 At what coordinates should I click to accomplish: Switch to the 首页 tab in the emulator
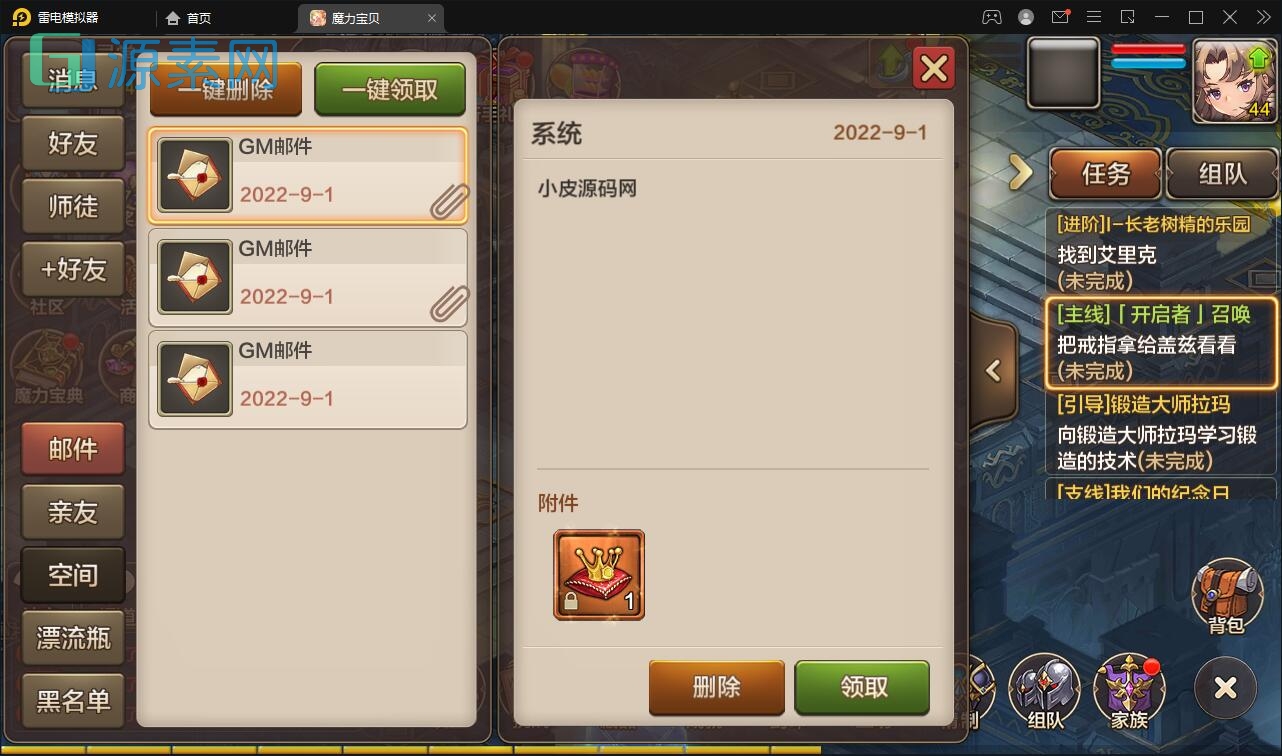pos(190,17)
